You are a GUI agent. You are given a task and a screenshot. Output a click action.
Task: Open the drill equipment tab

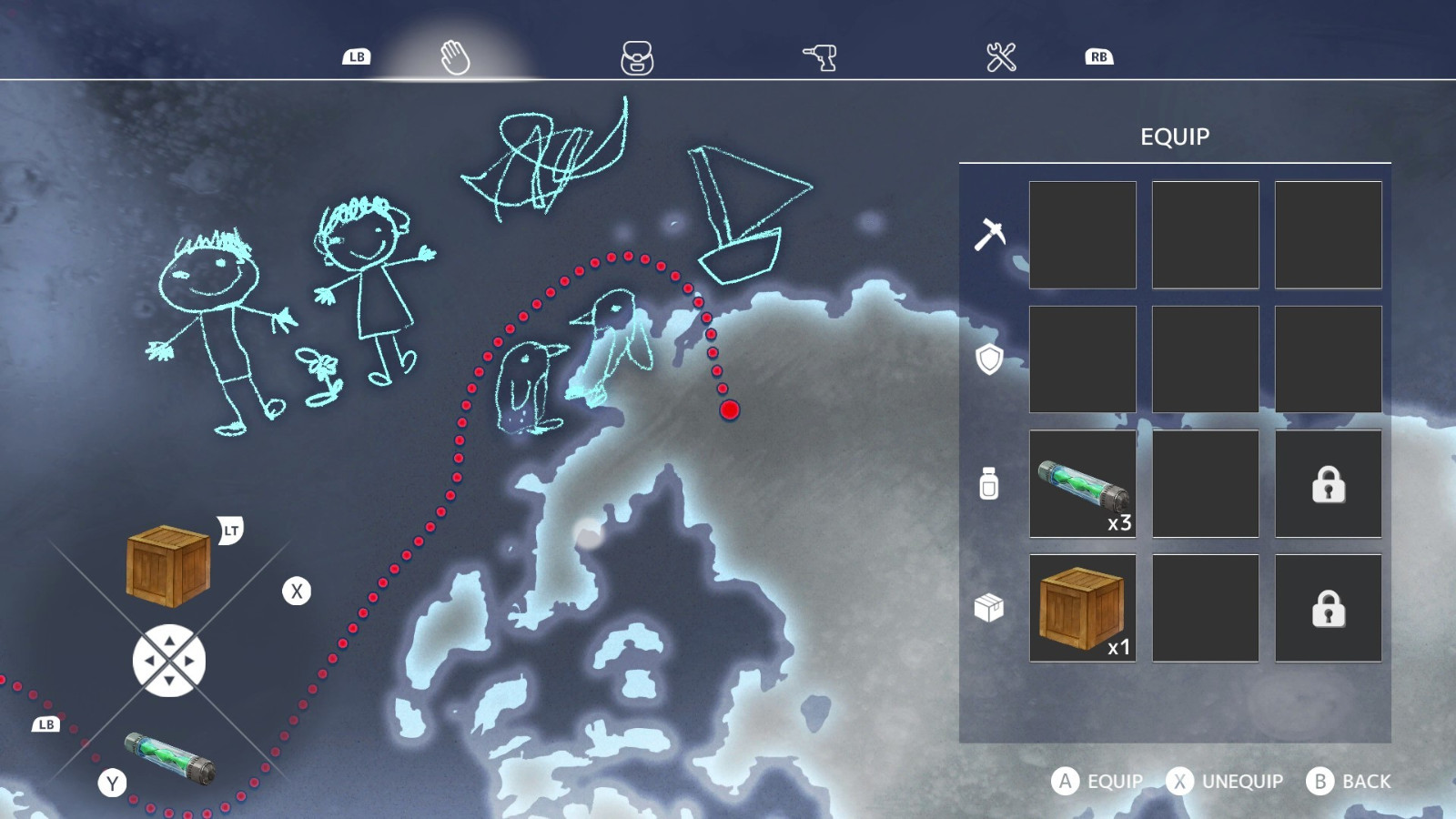click(x=820, y=56)
